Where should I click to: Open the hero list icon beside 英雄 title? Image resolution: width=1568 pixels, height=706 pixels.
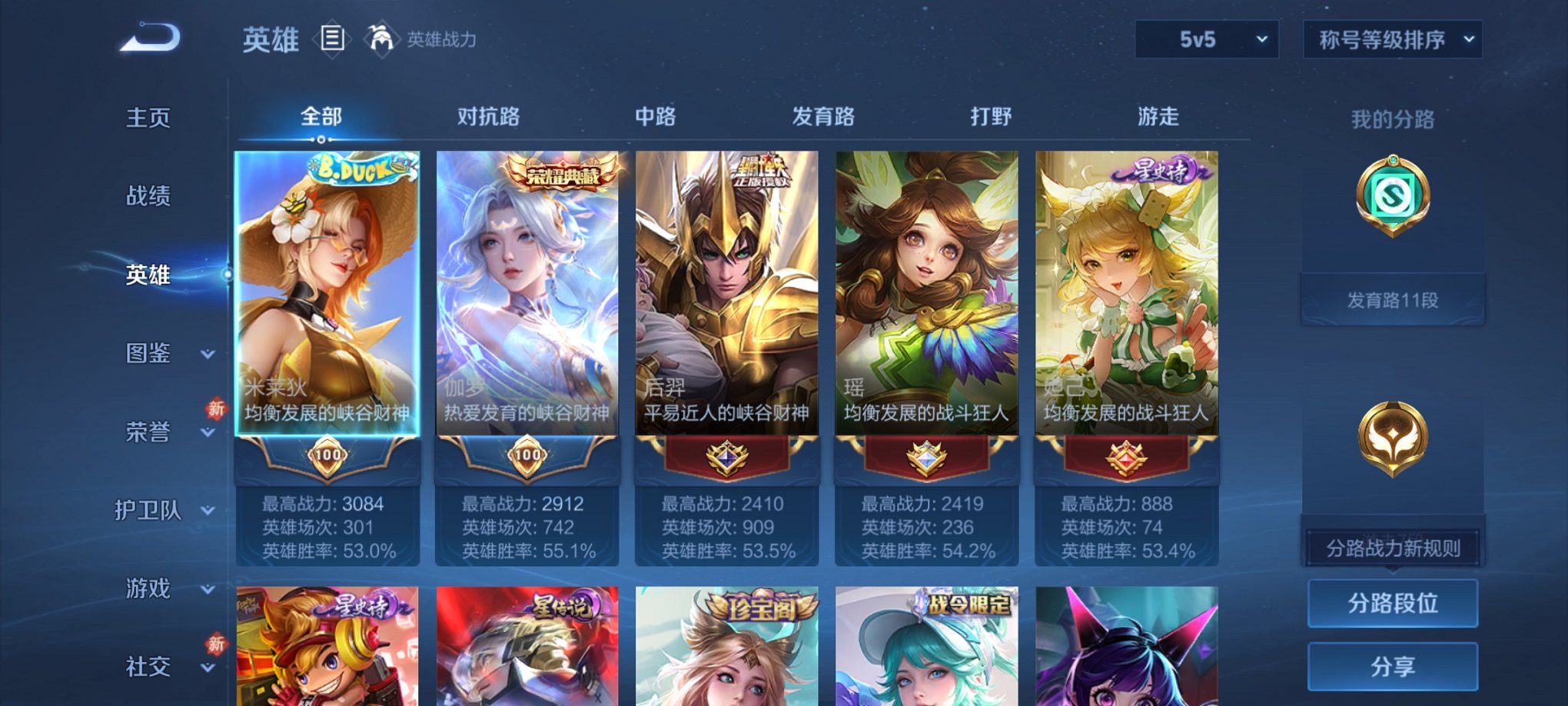click(x=331, y=40)
